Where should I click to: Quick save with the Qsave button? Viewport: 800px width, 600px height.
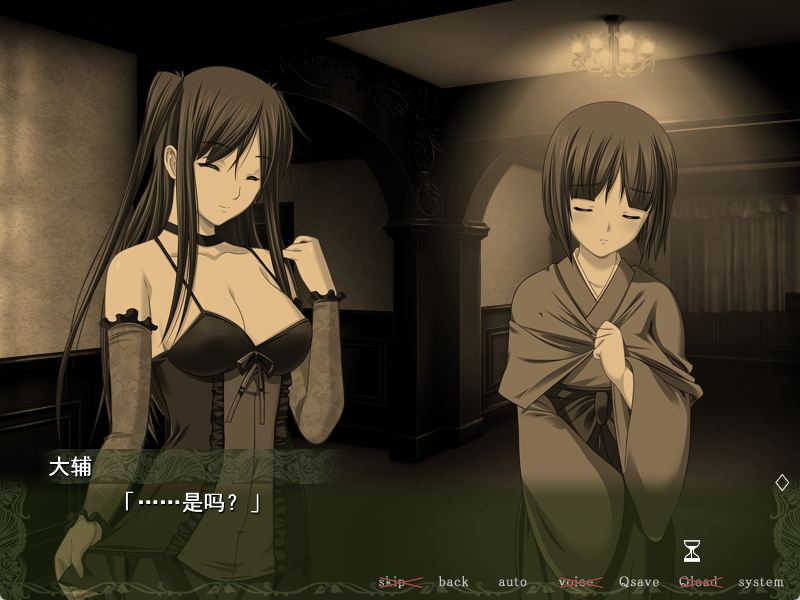[639, 582]
